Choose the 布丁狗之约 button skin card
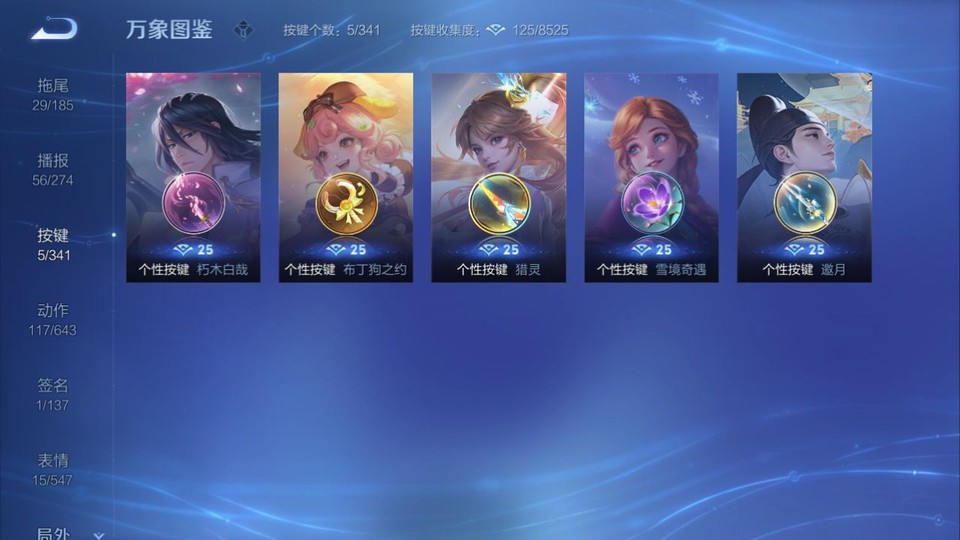 (x=346, y=177)
